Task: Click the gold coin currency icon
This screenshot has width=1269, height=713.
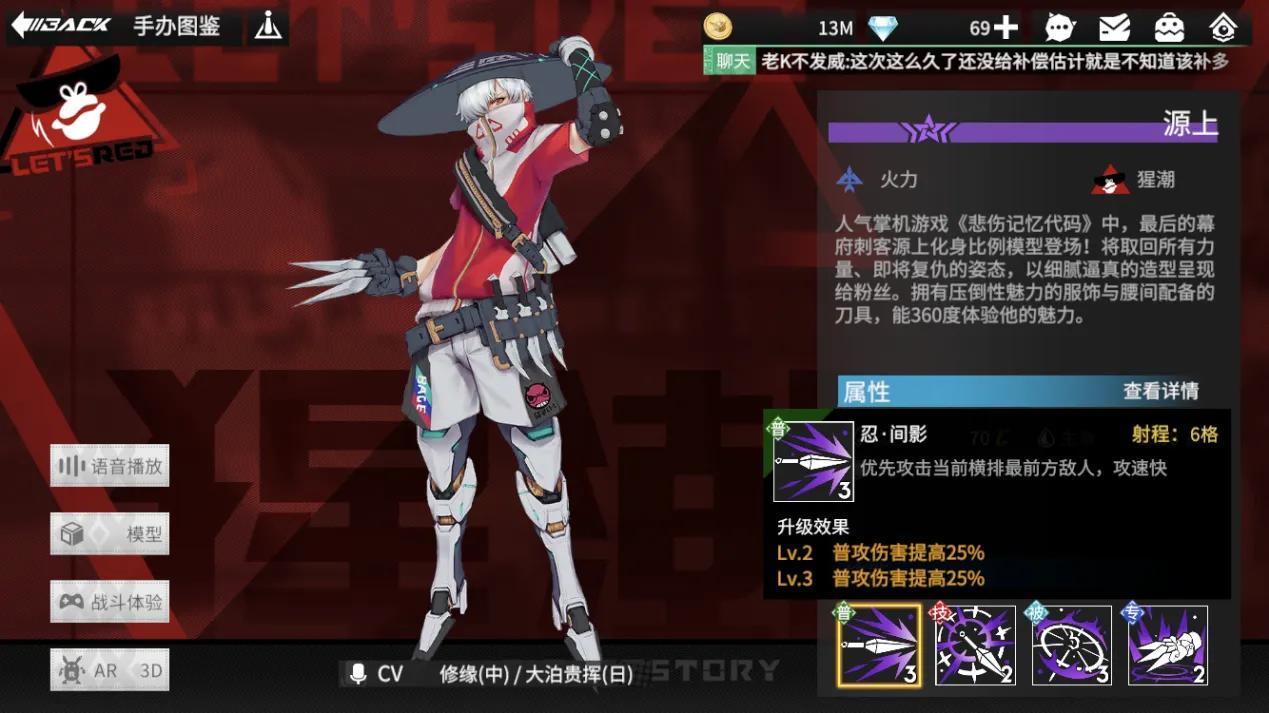Action: tap(717, 28)
